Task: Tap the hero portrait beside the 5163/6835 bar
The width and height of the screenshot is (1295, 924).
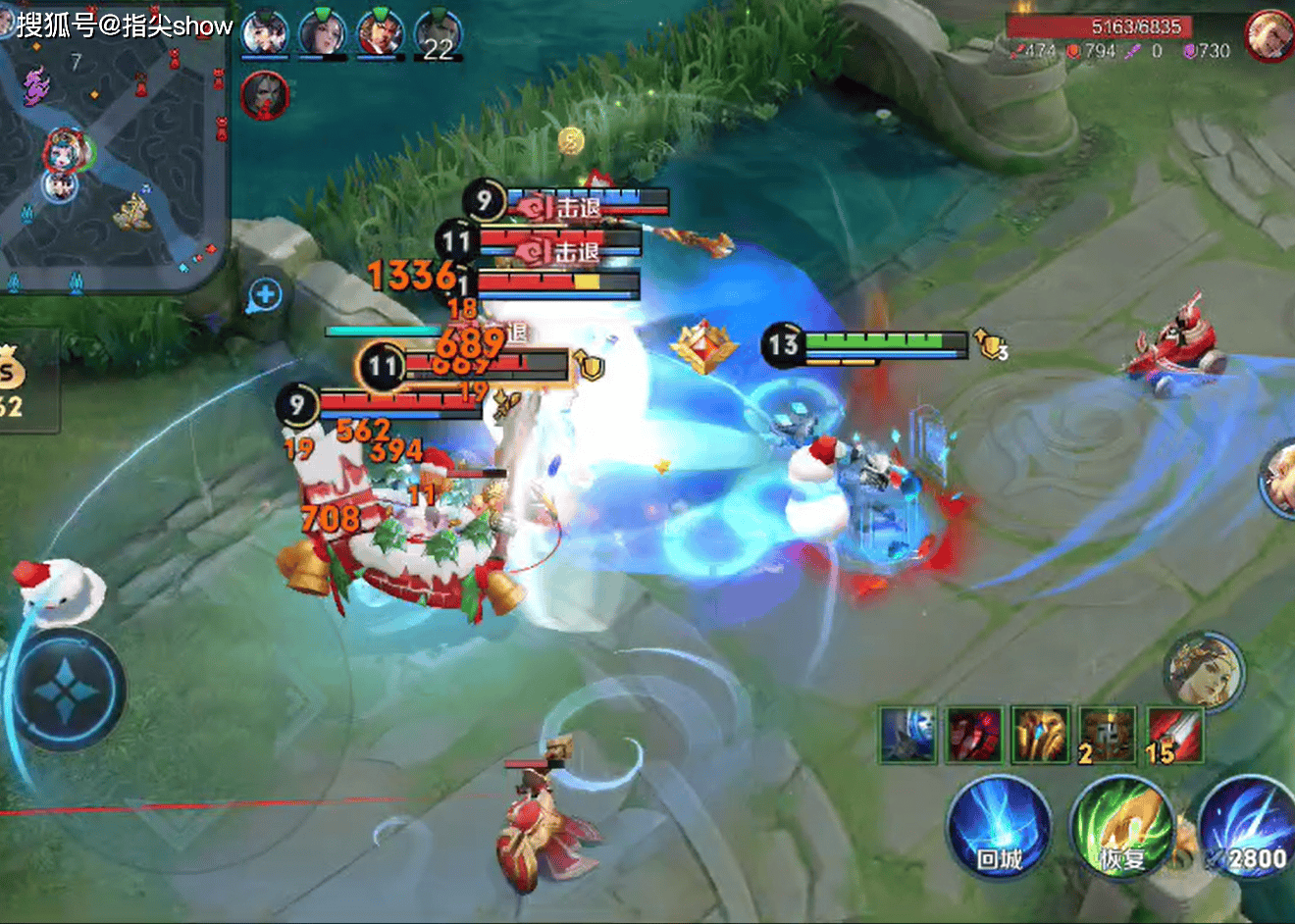Action: [1269, 35]
